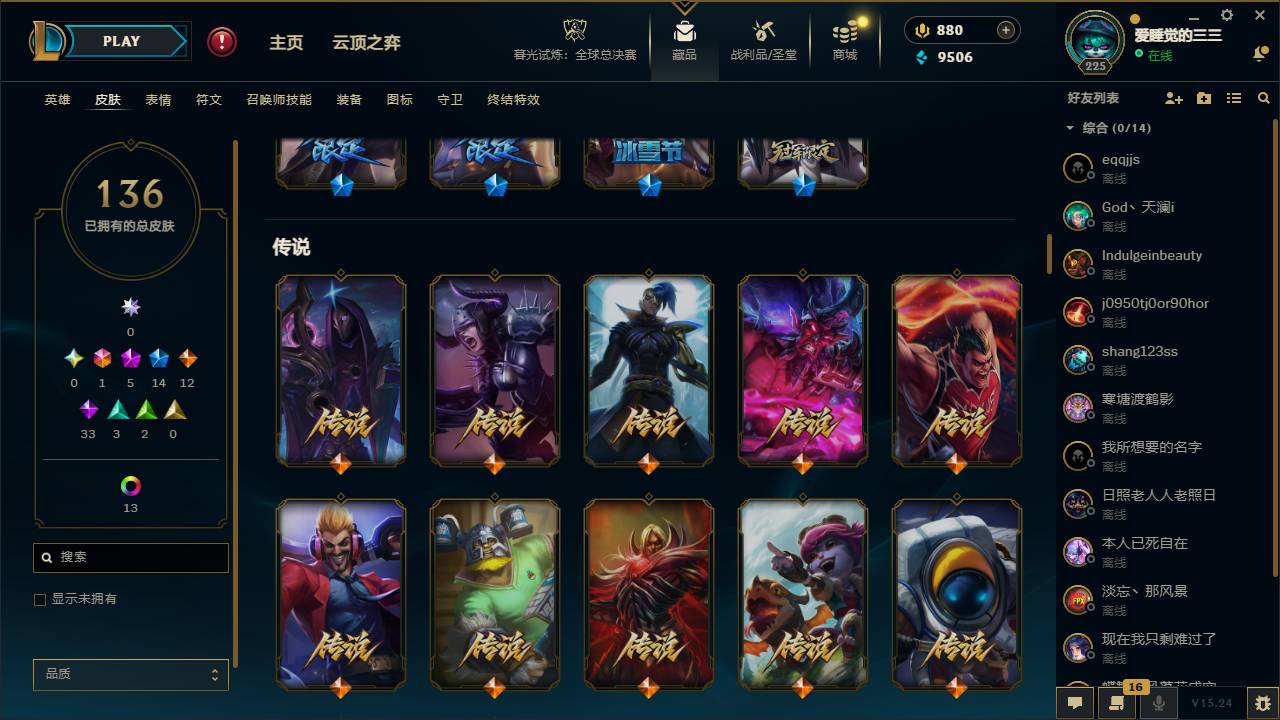Click the add friend icon above friend list
1280x720 pixels.
tap(1172, 98)
